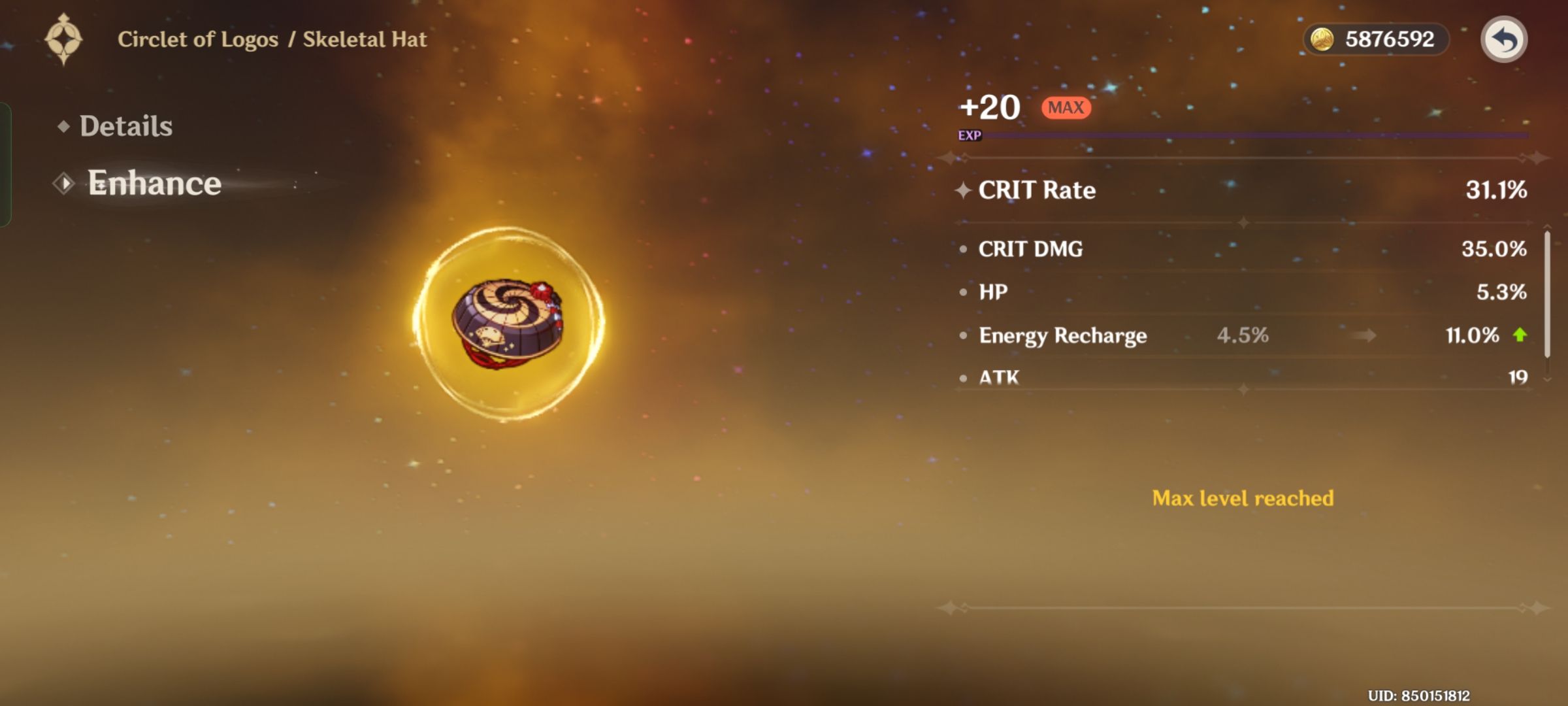Click the diamond marker next to Enhance
This screenshot has width=1568, height=706.
[x=63, y=184]
